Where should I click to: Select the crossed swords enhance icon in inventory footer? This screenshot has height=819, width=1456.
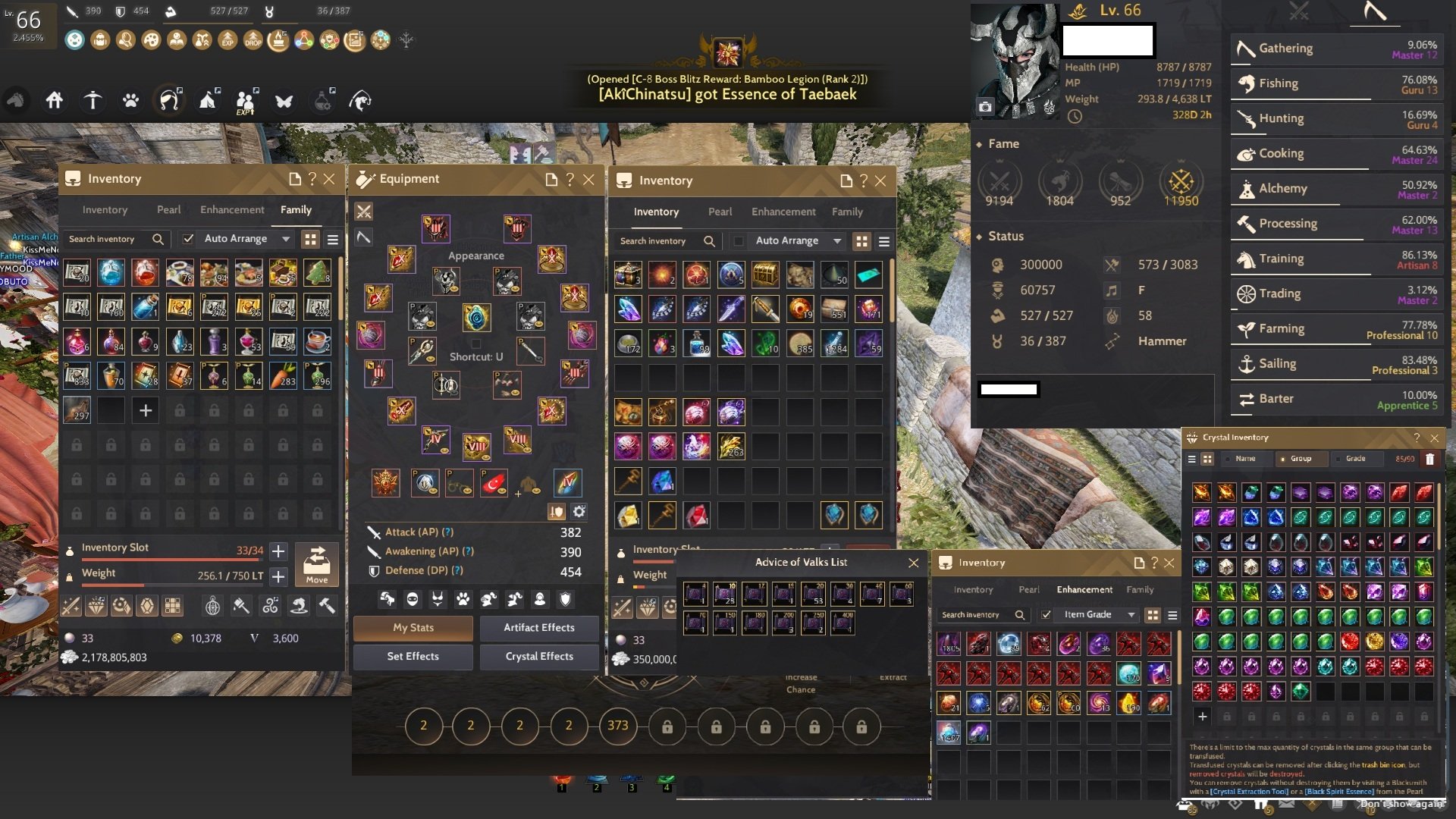click(x=72, y=606)
